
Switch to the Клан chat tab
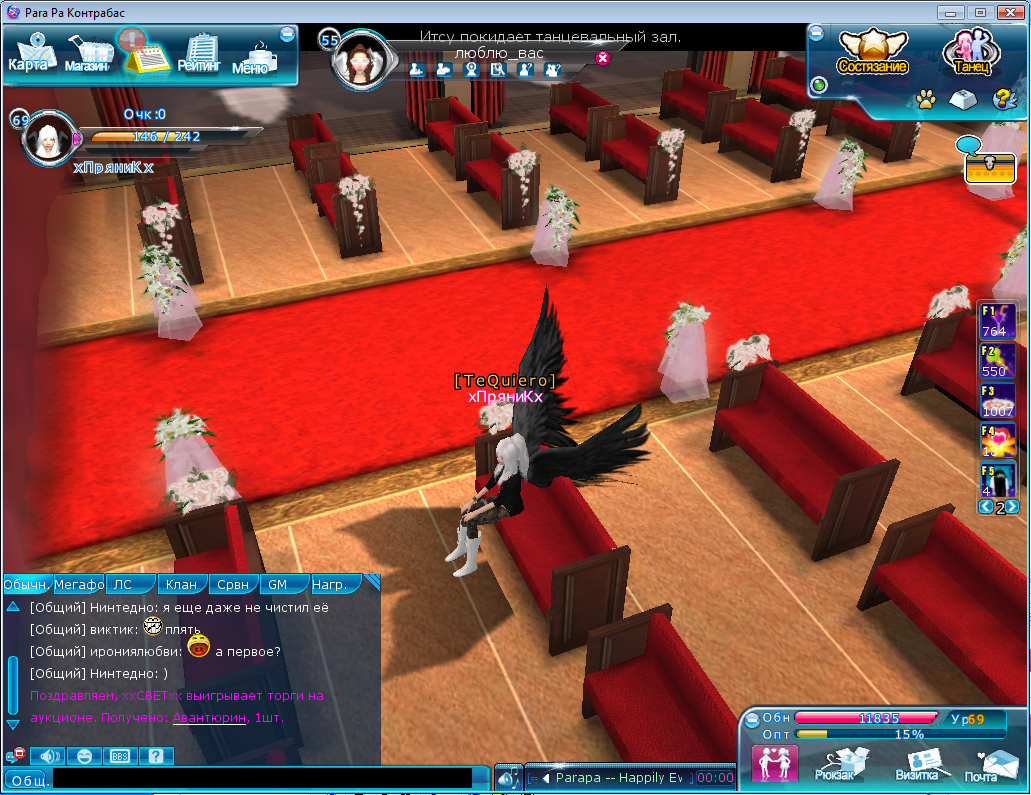point(181,585)
